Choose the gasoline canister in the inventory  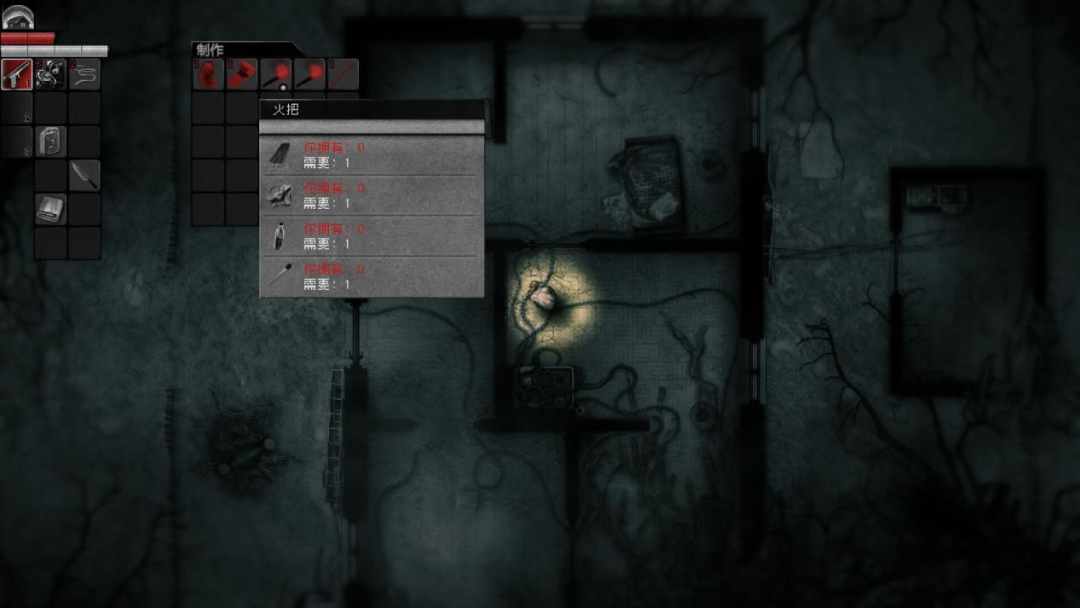click(x=50, y=141)
